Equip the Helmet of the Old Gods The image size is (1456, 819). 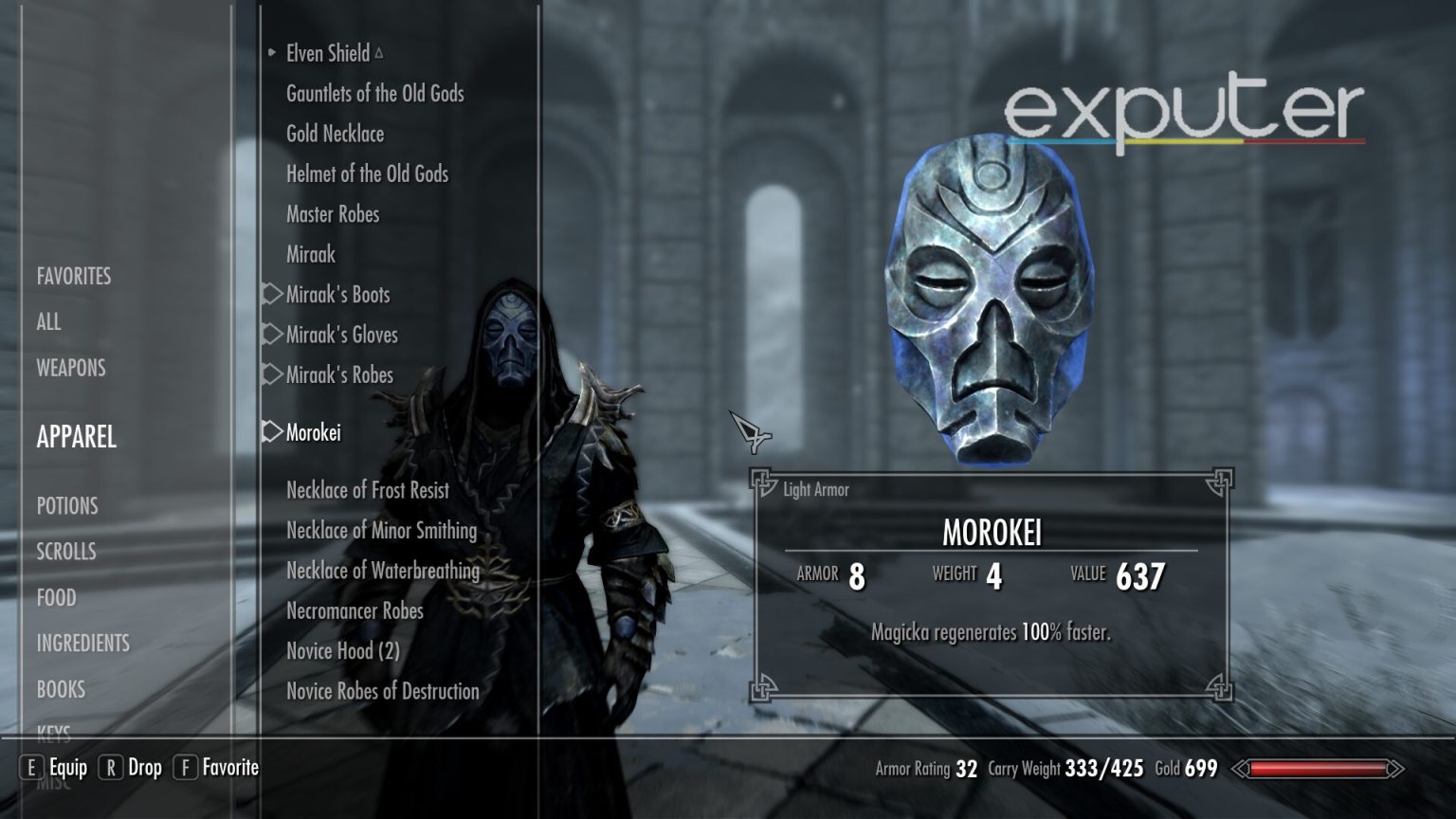pos(368,173)
